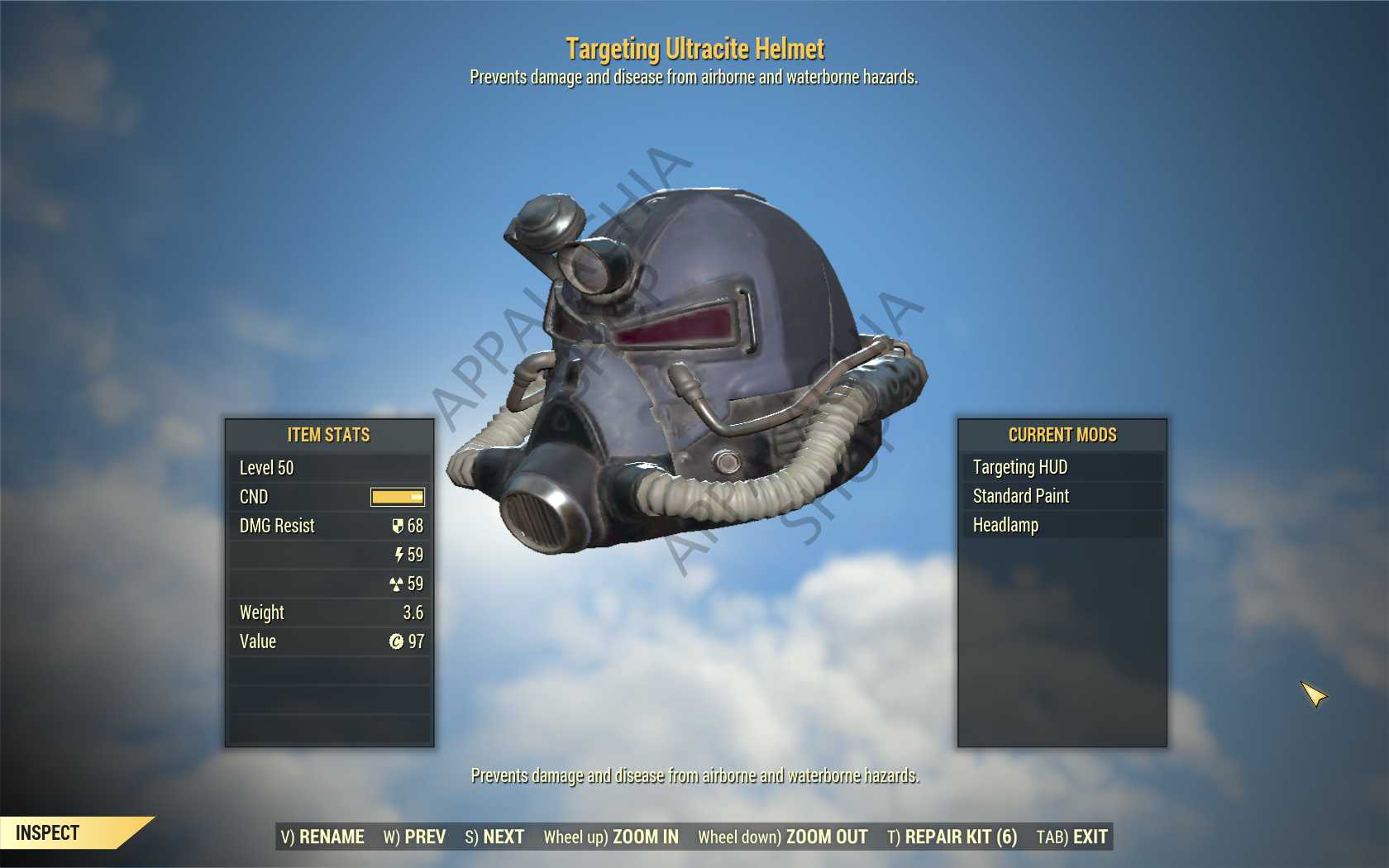
Task: Zoom in on the helmet model
Action: click(x=611, y=837)
